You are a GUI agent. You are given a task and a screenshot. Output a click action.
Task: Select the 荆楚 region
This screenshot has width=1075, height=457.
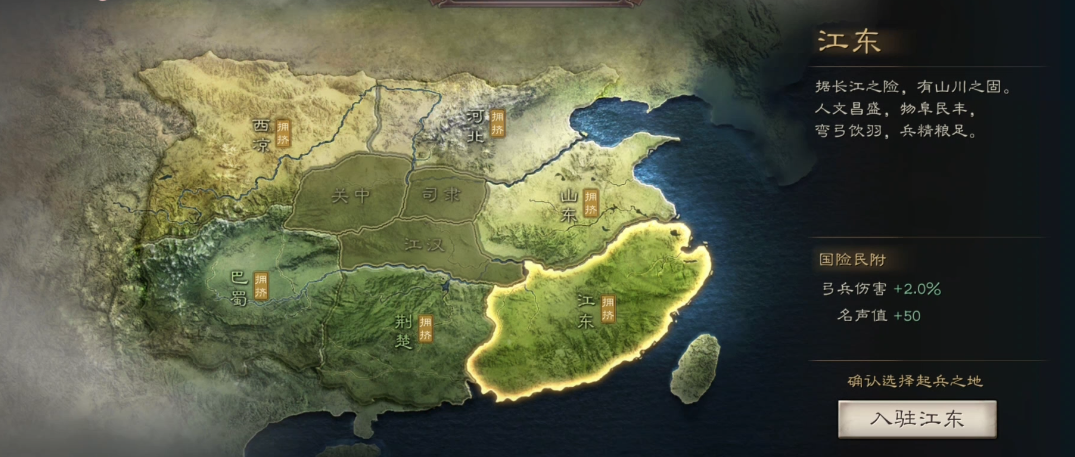point(403,327)
